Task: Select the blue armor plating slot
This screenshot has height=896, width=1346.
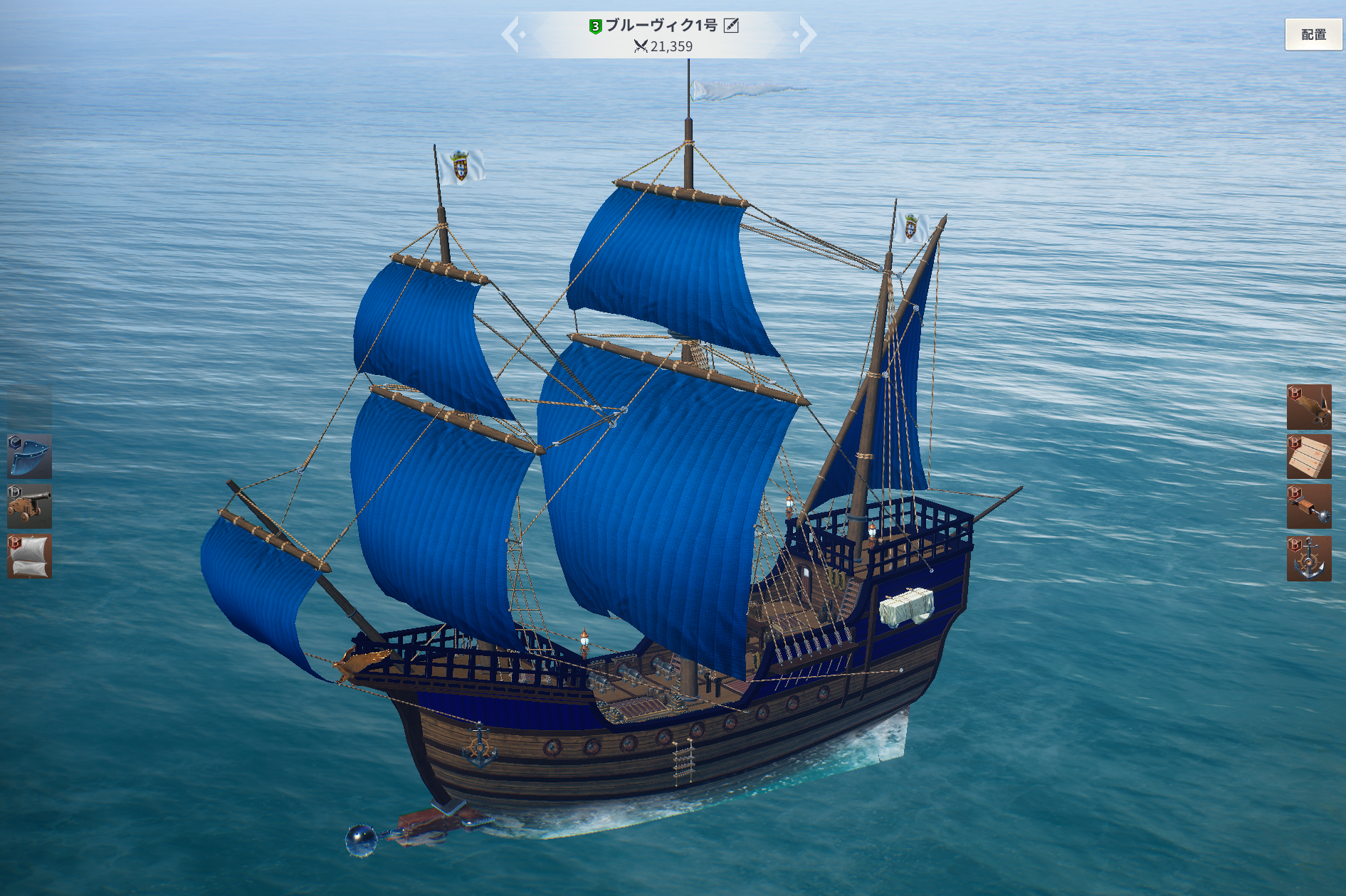Action: click(x=29, y=456)
